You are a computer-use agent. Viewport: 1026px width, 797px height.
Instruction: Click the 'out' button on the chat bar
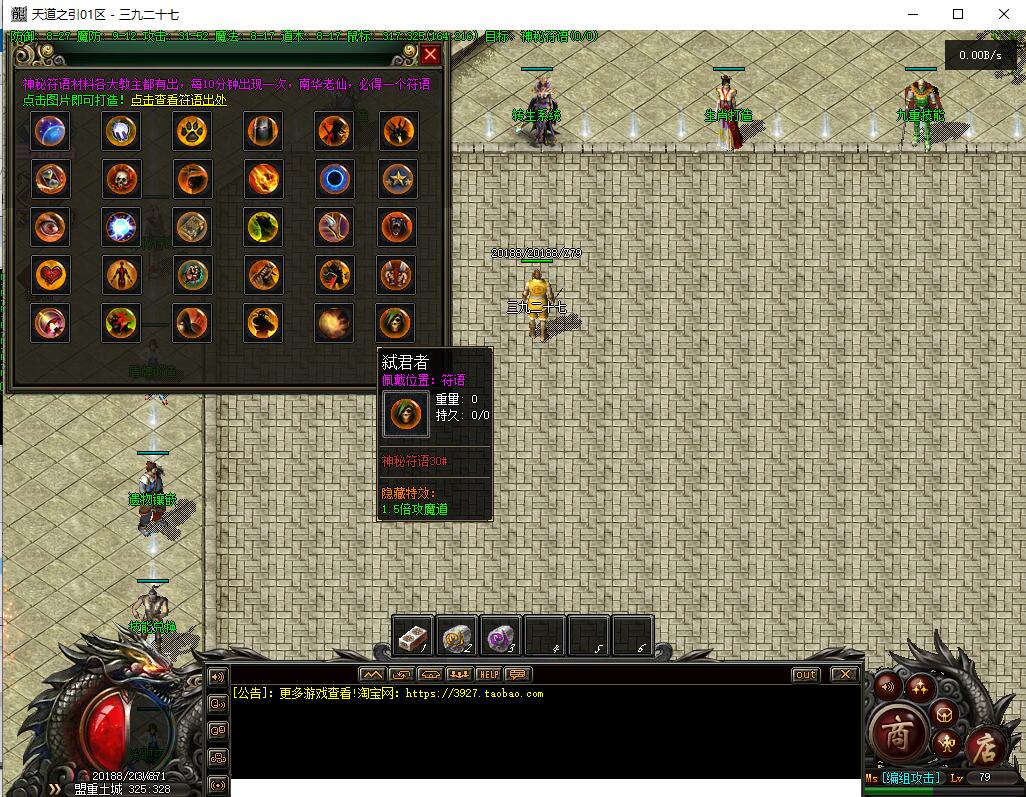pyautogui.click(x=805, y=675)
